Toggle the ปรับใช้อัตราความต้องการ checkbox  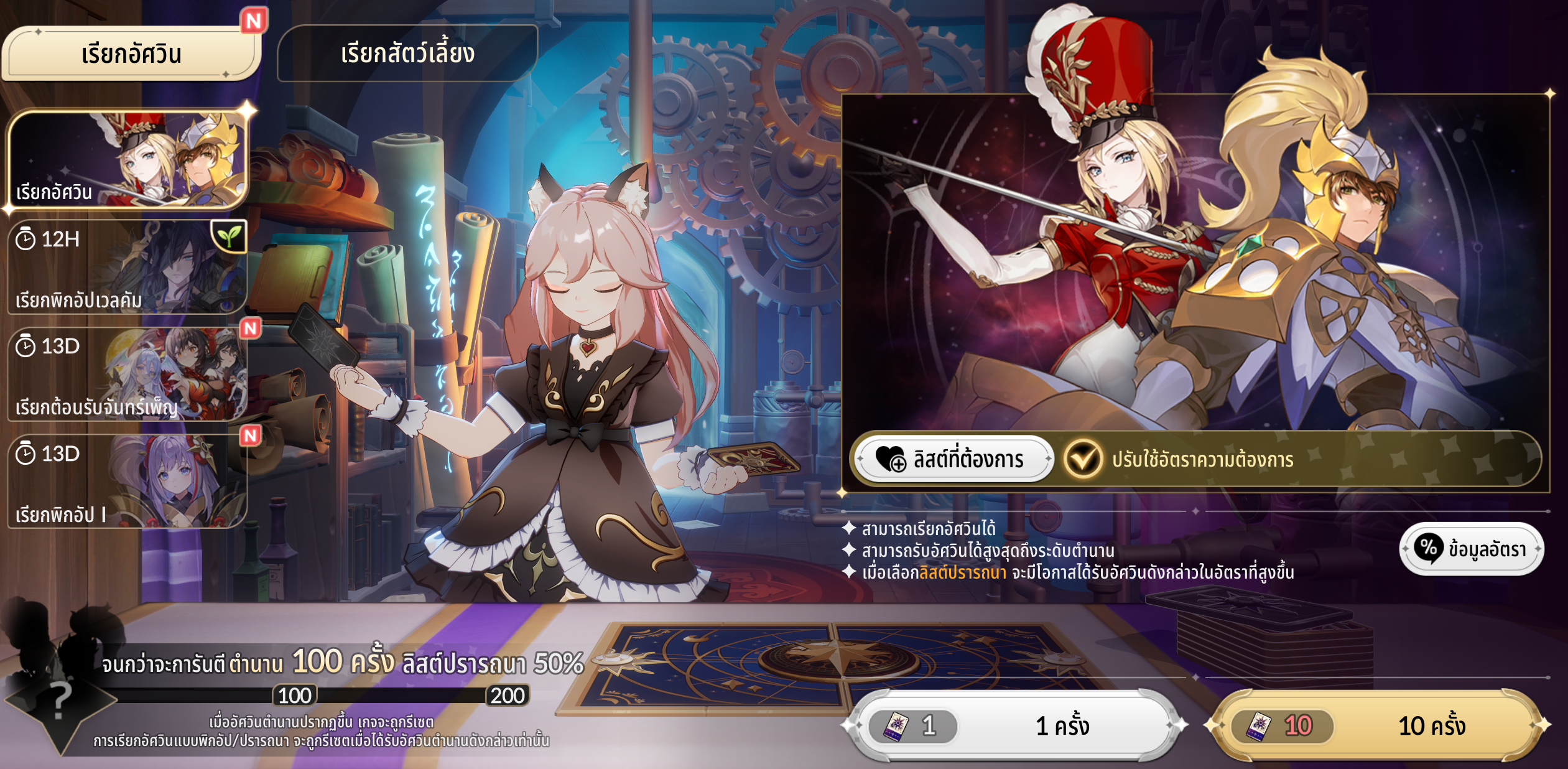[x=1083, y=460]
